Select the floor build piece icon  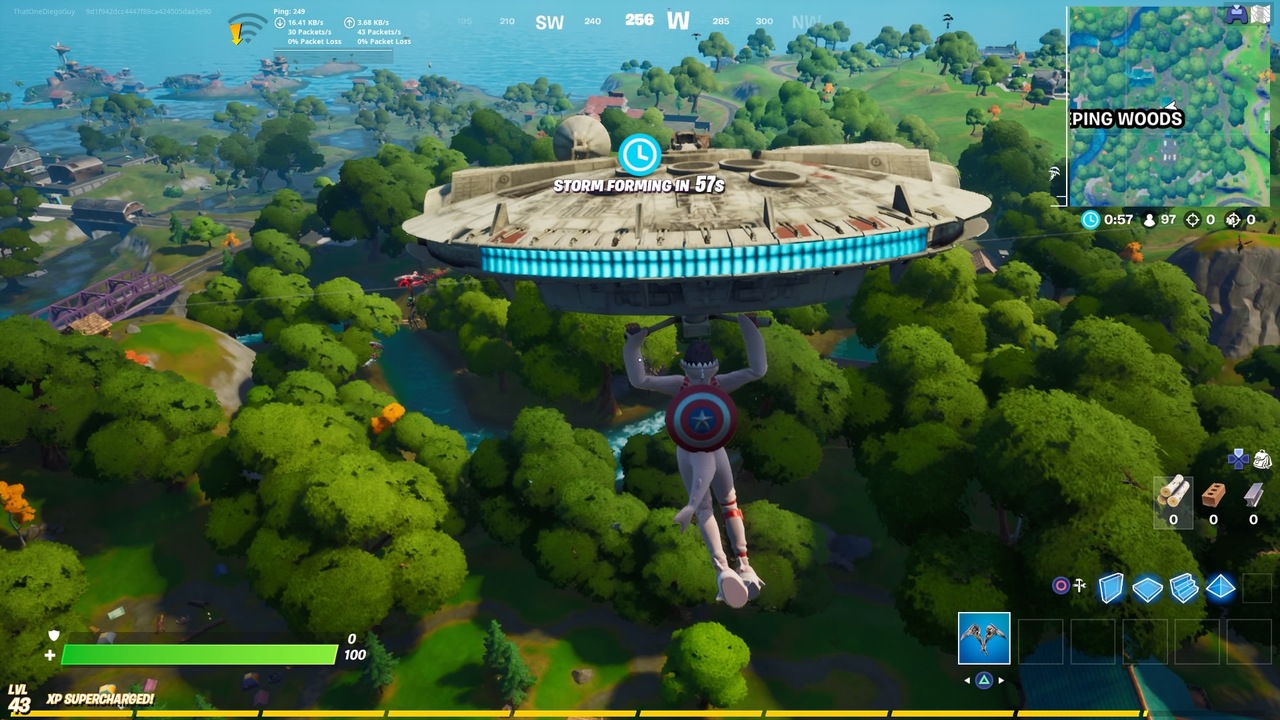coord(1148,587)
